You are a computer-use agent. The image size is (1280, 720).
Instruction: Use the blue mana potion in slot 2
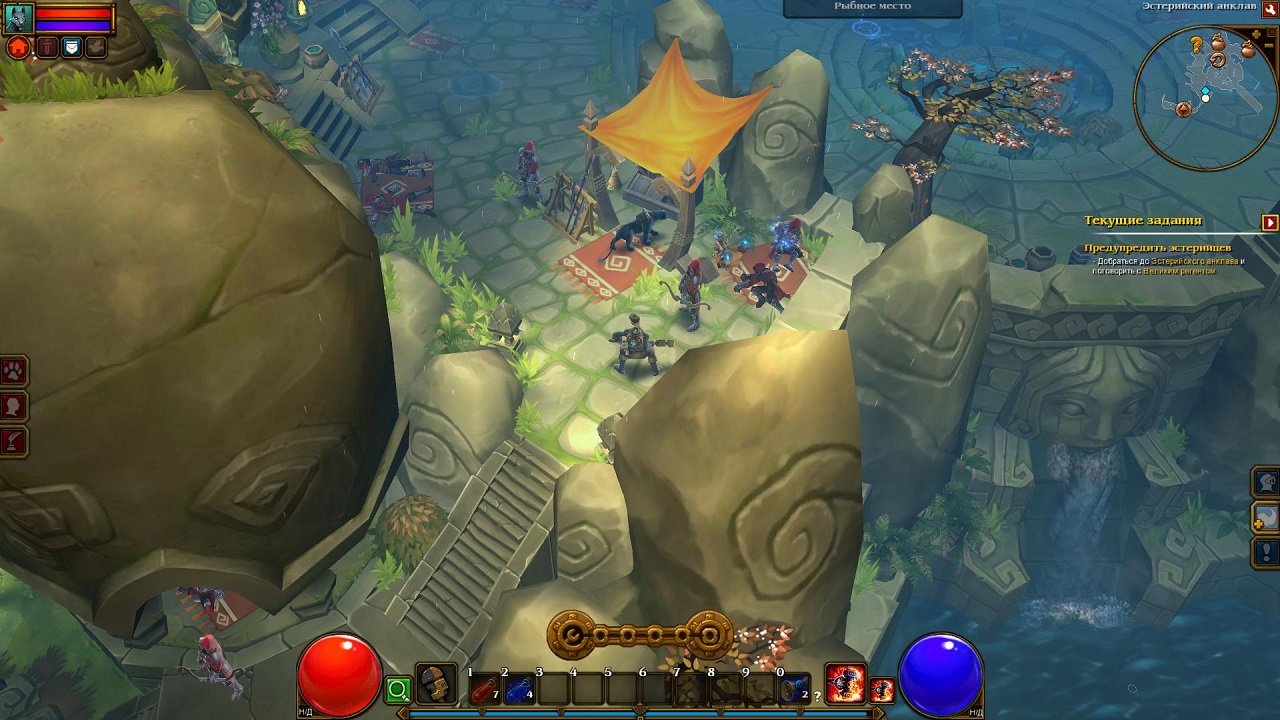click(x=519, y=688)
